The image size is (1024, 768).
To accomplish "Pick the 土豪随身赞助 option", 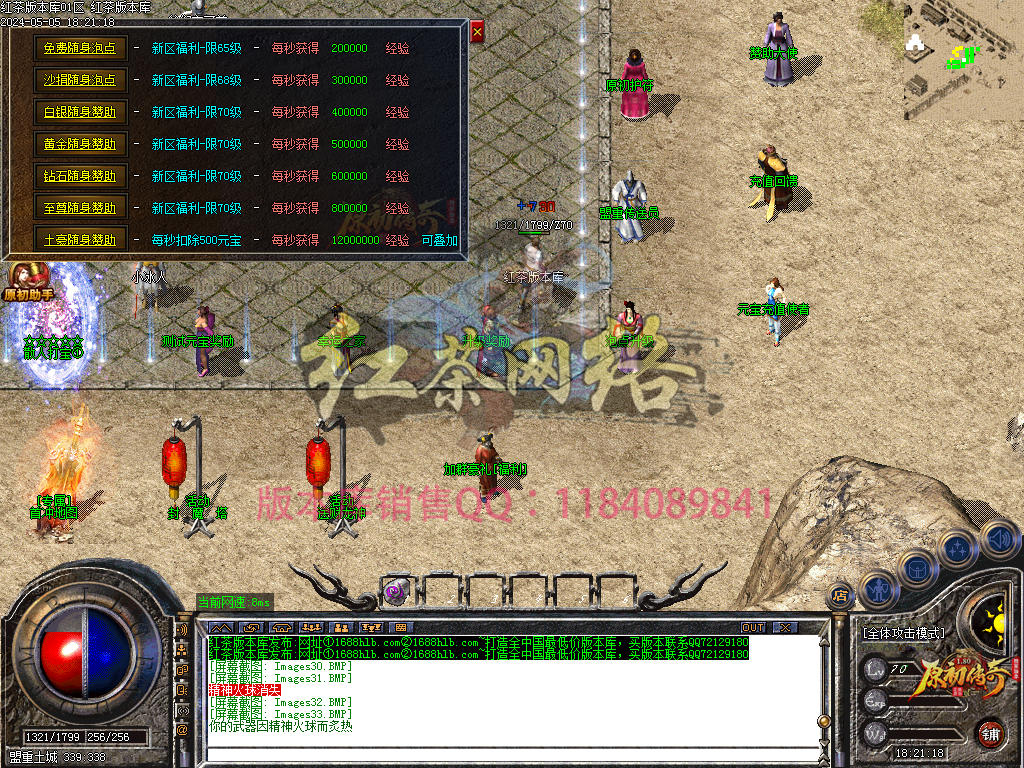I will pos(80,240).
